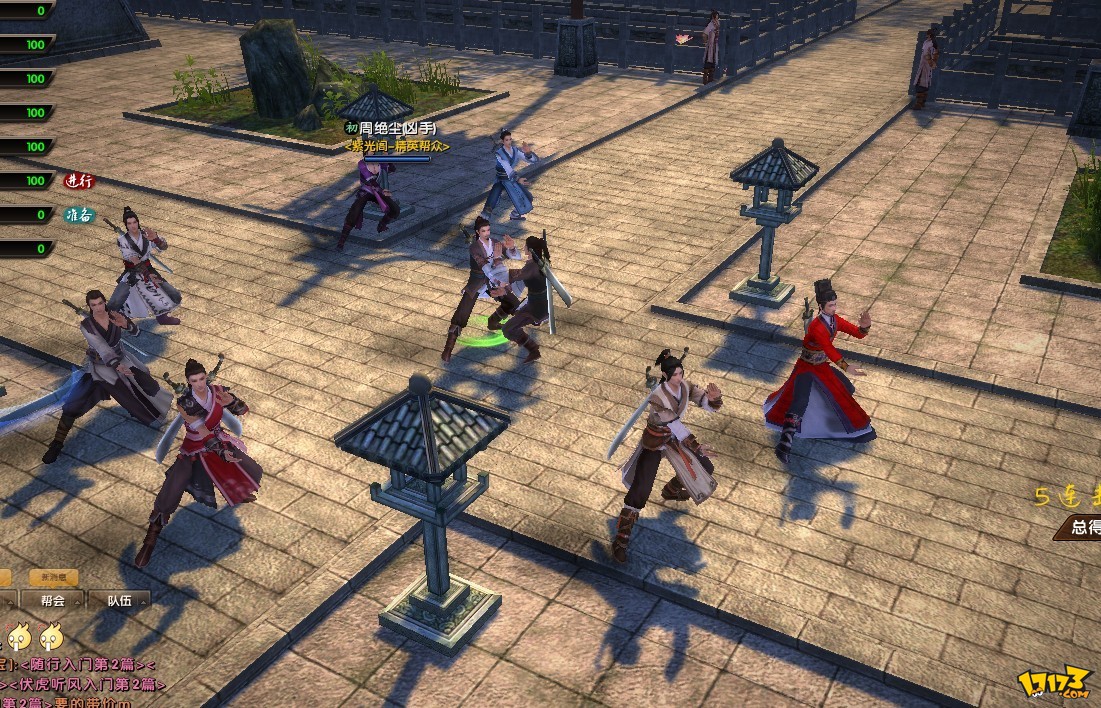Open the 随行入门第2篇 item link in chat
1101x708 pixels.
(82, 665)
